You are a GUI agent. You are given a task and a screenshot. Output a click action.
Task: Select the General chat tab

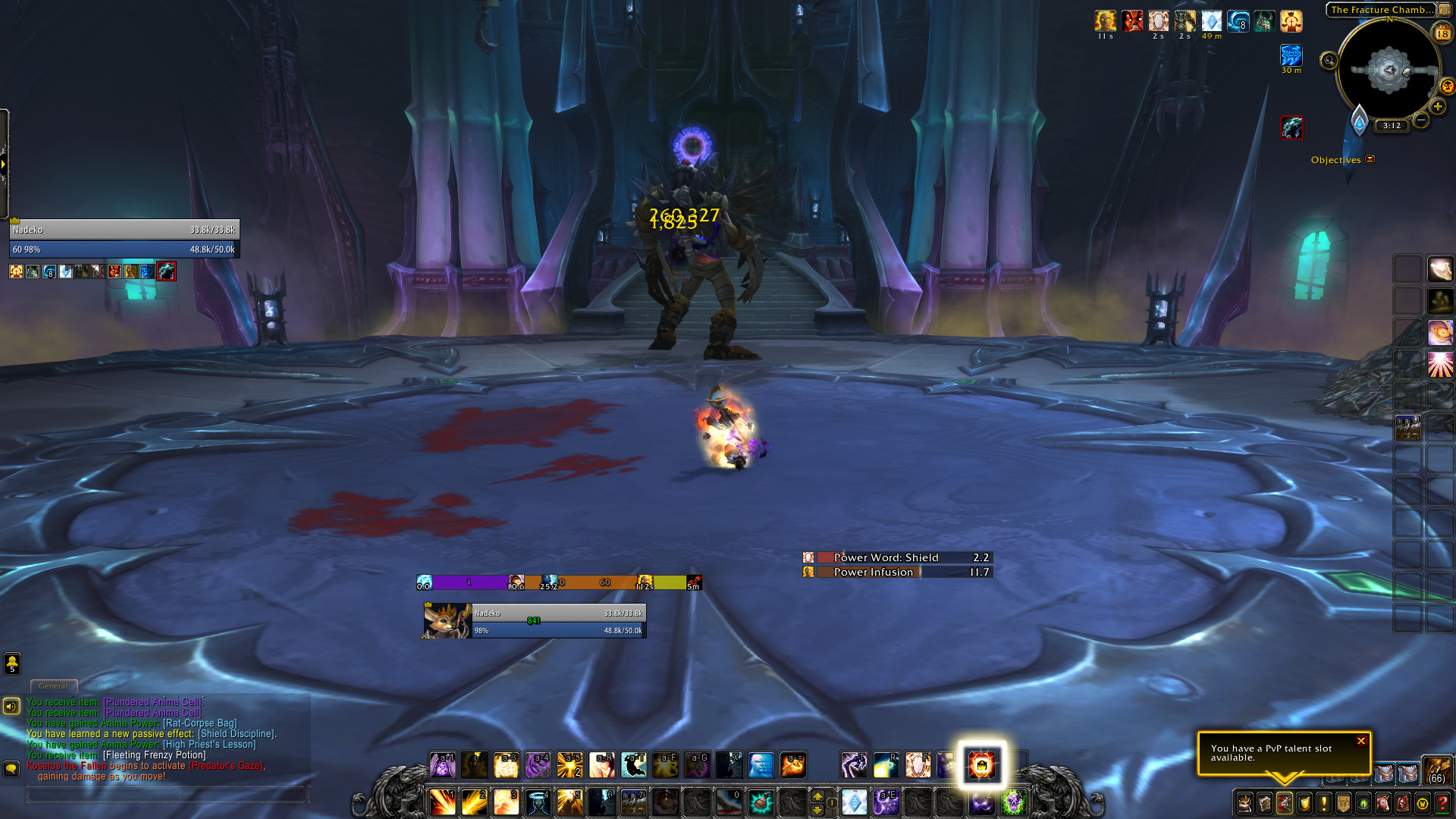coord(53,686)
